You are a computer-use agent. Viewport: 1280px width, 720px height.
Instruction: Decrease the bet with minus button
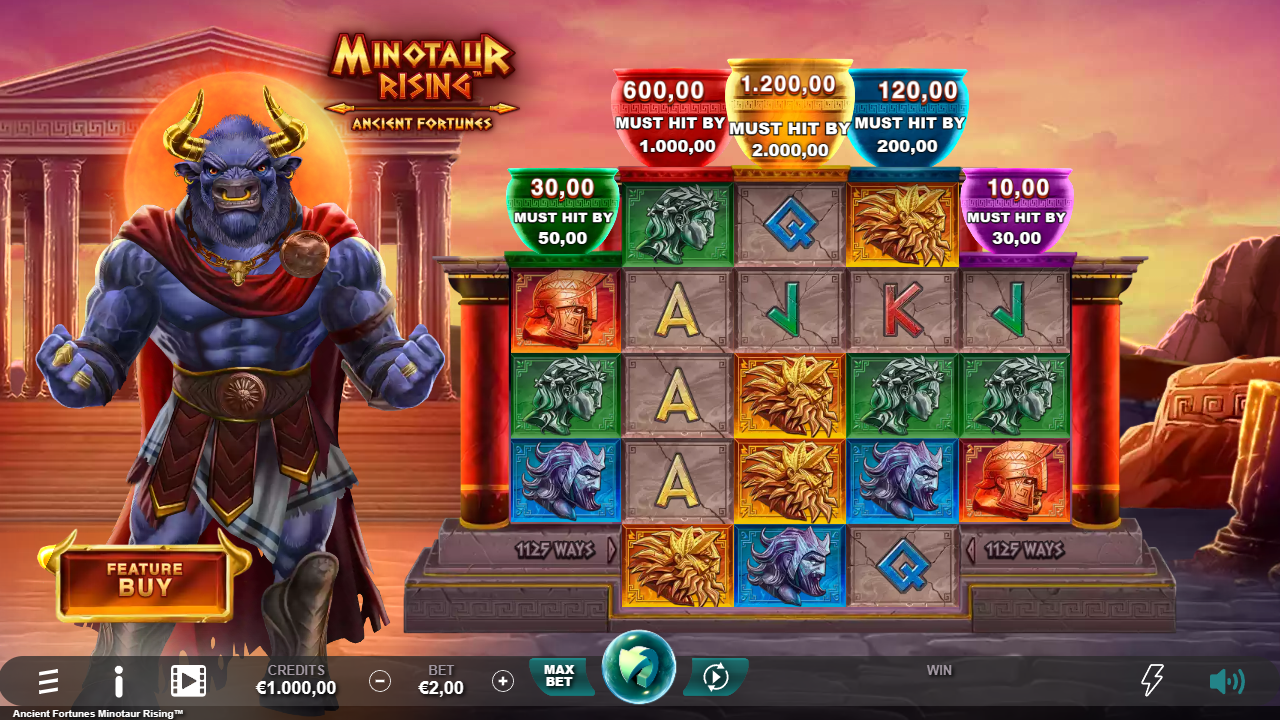380,681
